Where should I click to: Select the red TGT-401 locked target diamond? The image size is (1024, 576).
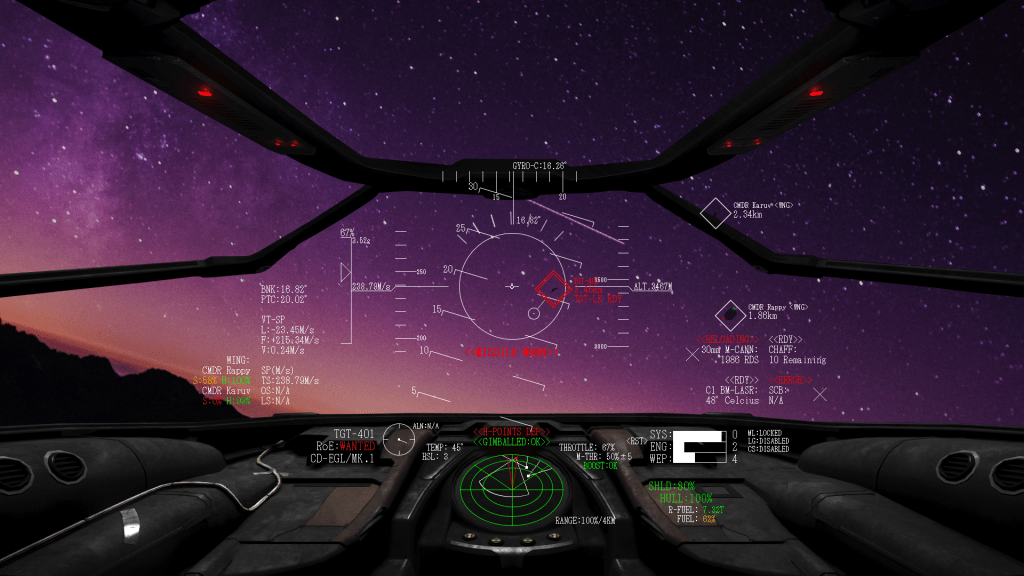(x=551, y=288)
